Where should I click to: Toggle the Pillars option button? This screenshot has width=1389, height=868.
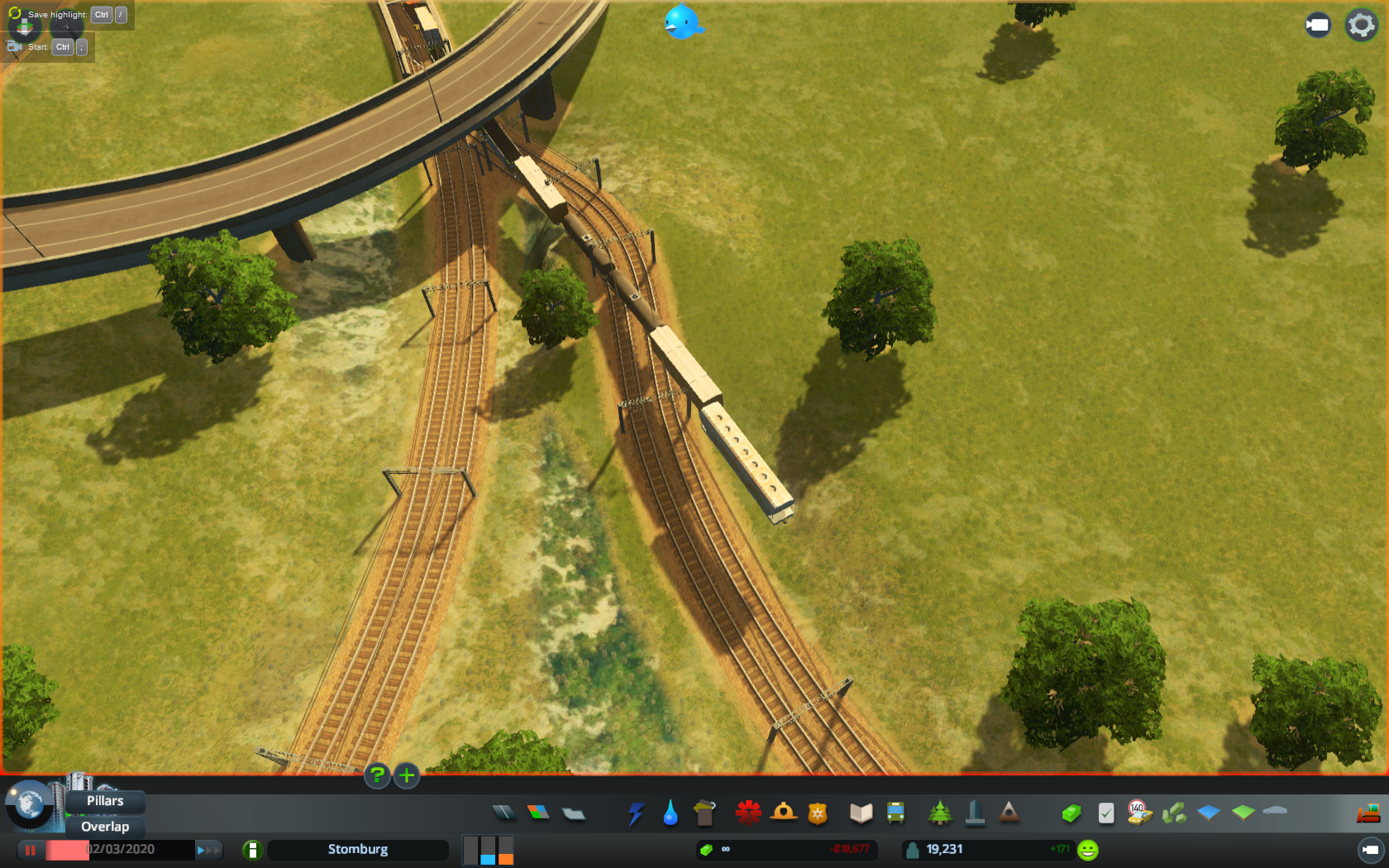coord(105,801)
